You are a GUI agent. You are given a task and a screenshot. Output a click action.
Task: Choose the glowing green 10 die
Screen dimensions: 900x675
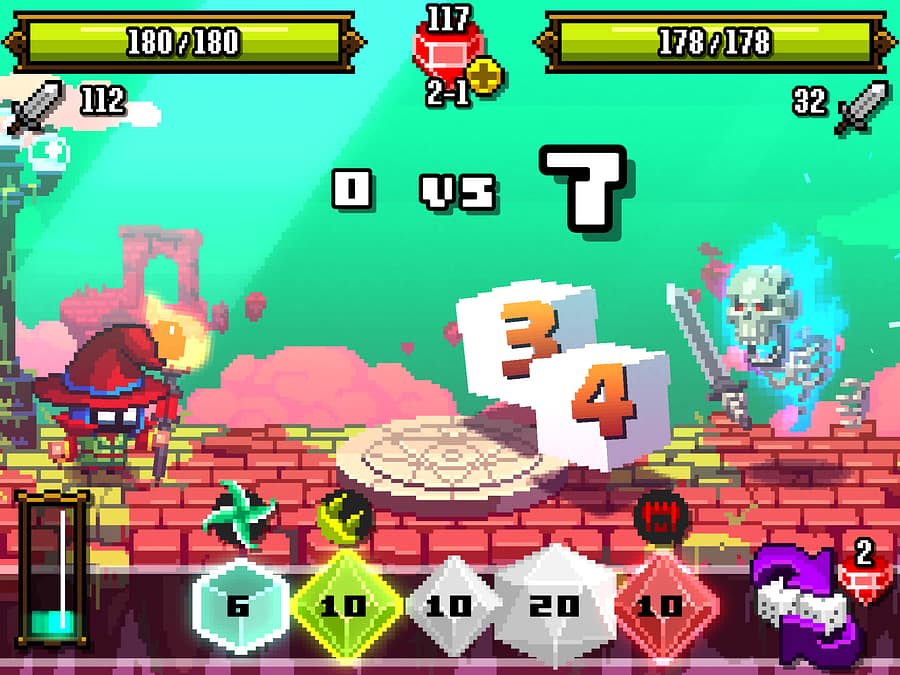point(343,605)
